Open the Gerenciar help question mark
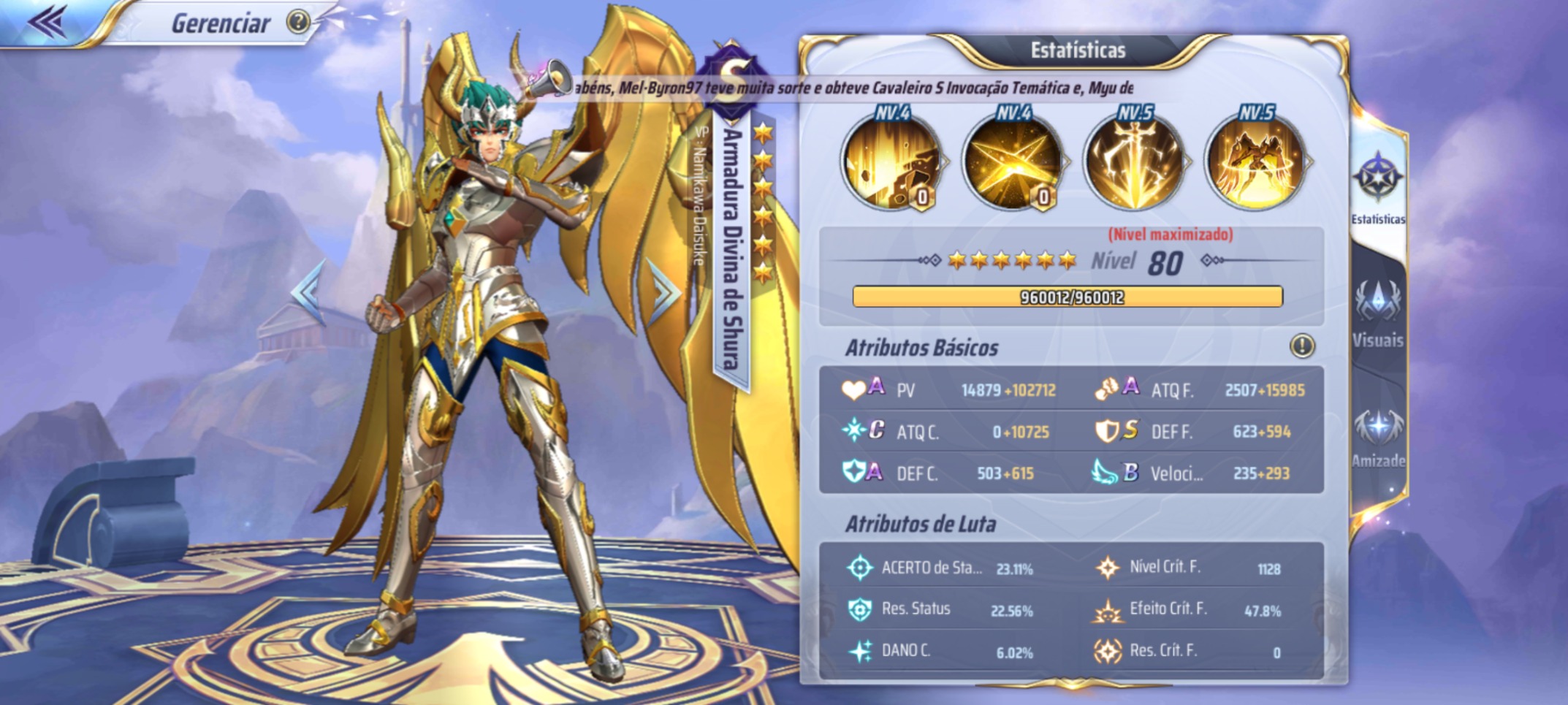The width and height of the screenshot is (1568, 705). [297, 23]
